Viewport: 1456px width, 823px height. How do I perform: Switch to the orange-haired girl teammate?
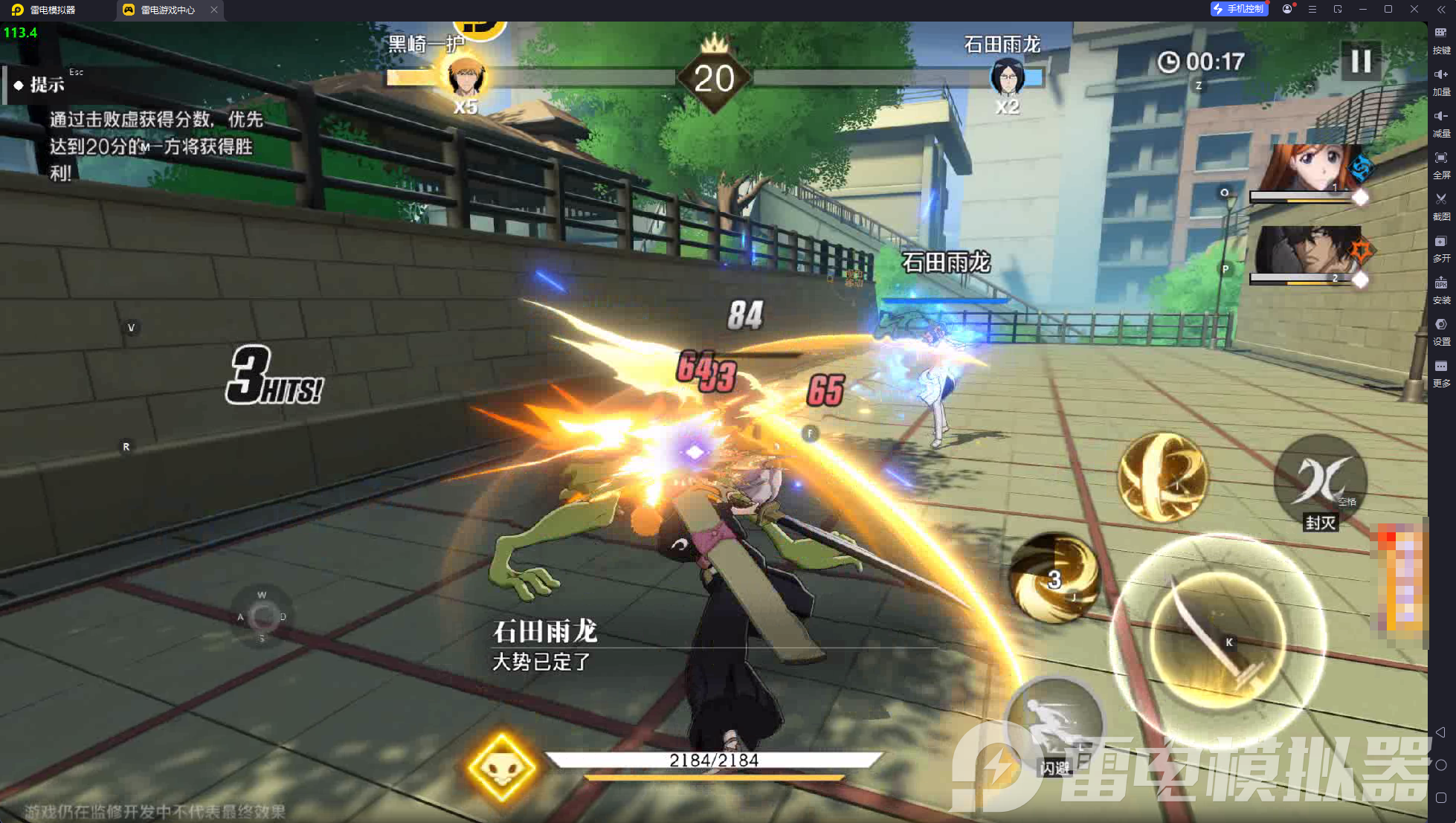click(x=1306, y=170)
